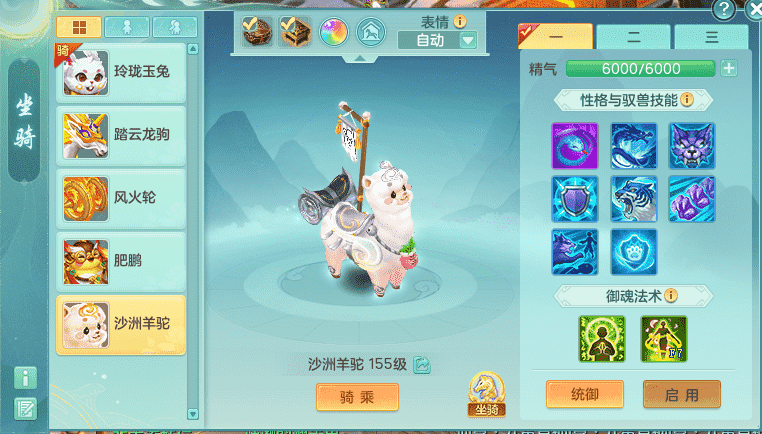
Task: Open the 表情 自动 dropdown
Action: click(467, 41)
